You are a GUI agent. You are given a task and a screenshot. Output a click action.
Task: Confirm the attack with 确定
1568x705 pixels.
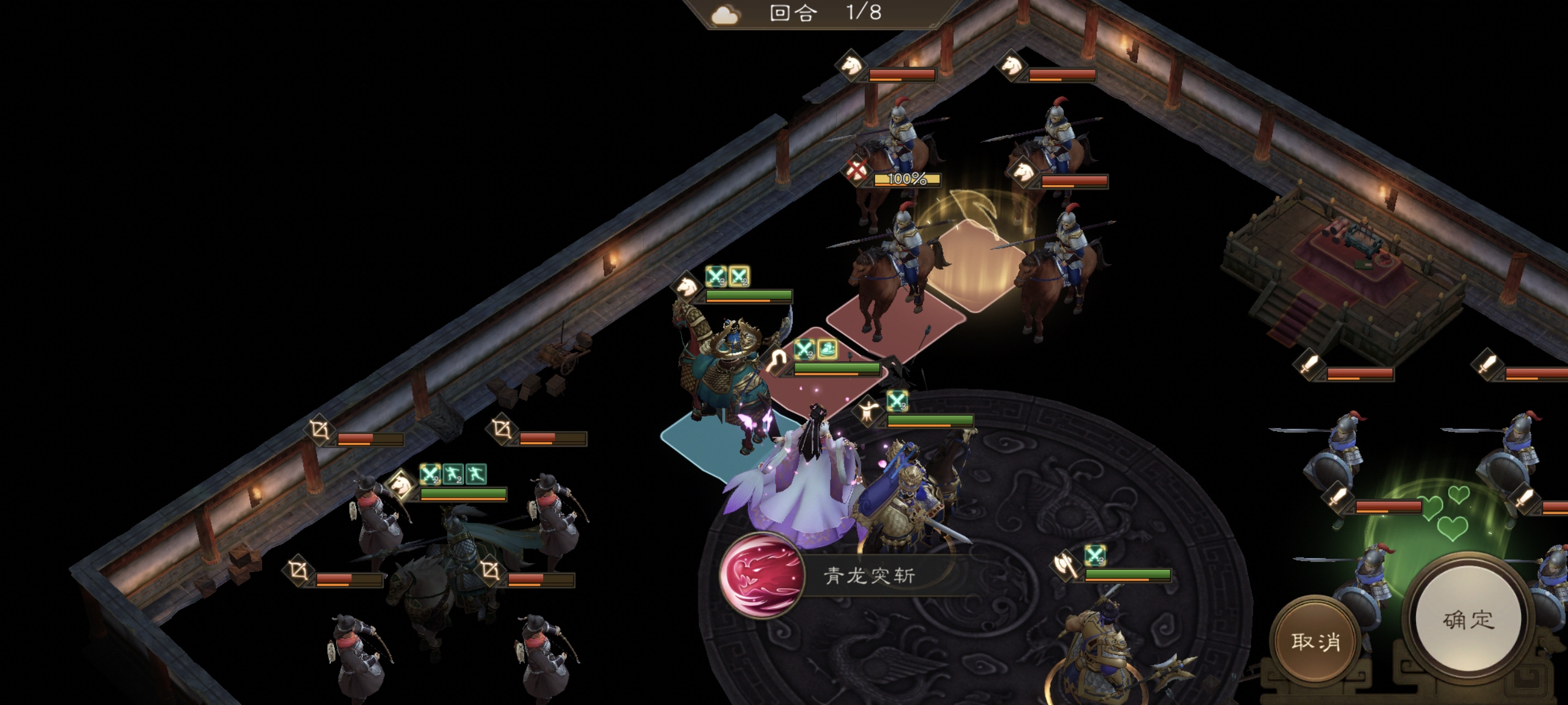click(x=1468, y=620)
